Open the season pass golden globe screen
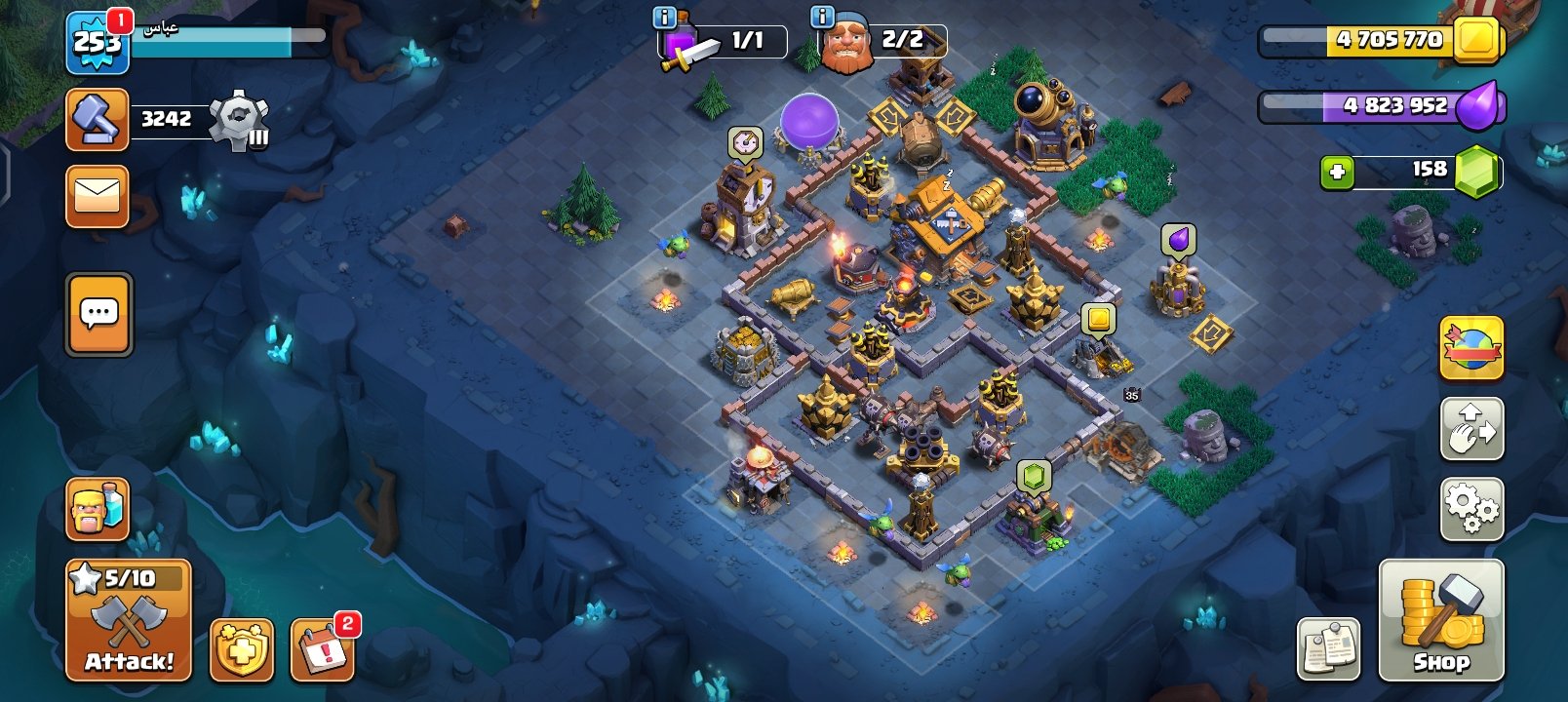 click(x=1473, y=349)
